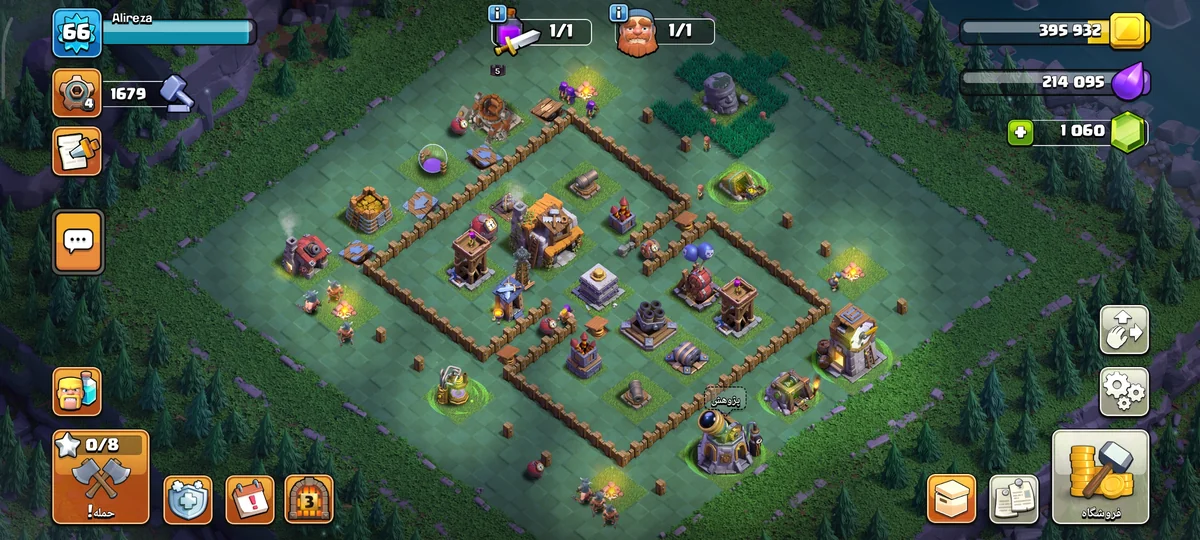Open the calendar events button
The height and width of the screenshot is (540, 1200).
[x=249, y=499]
